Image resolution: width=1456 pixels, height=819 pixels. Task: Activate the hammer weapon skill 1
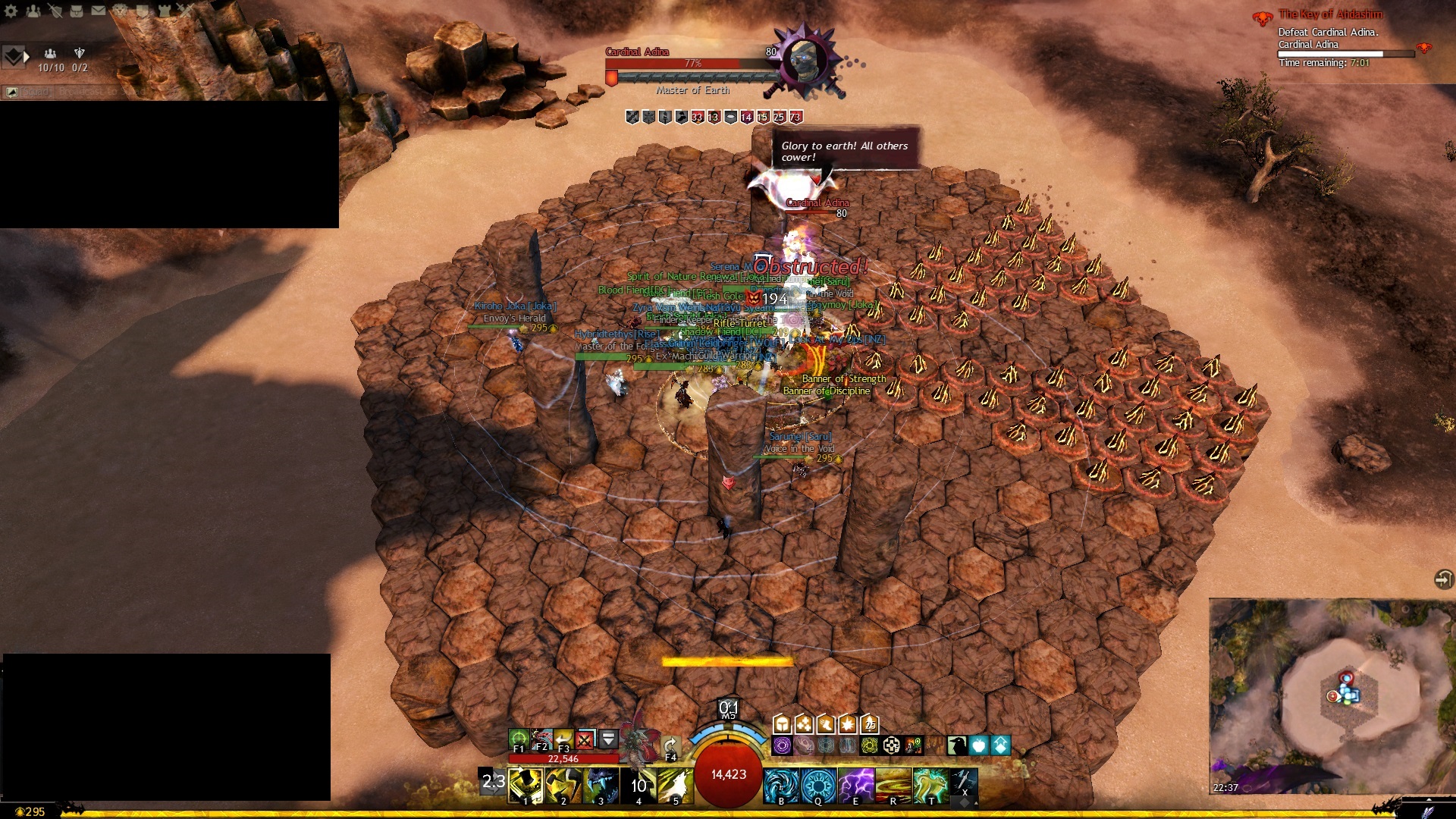[526, 785]
